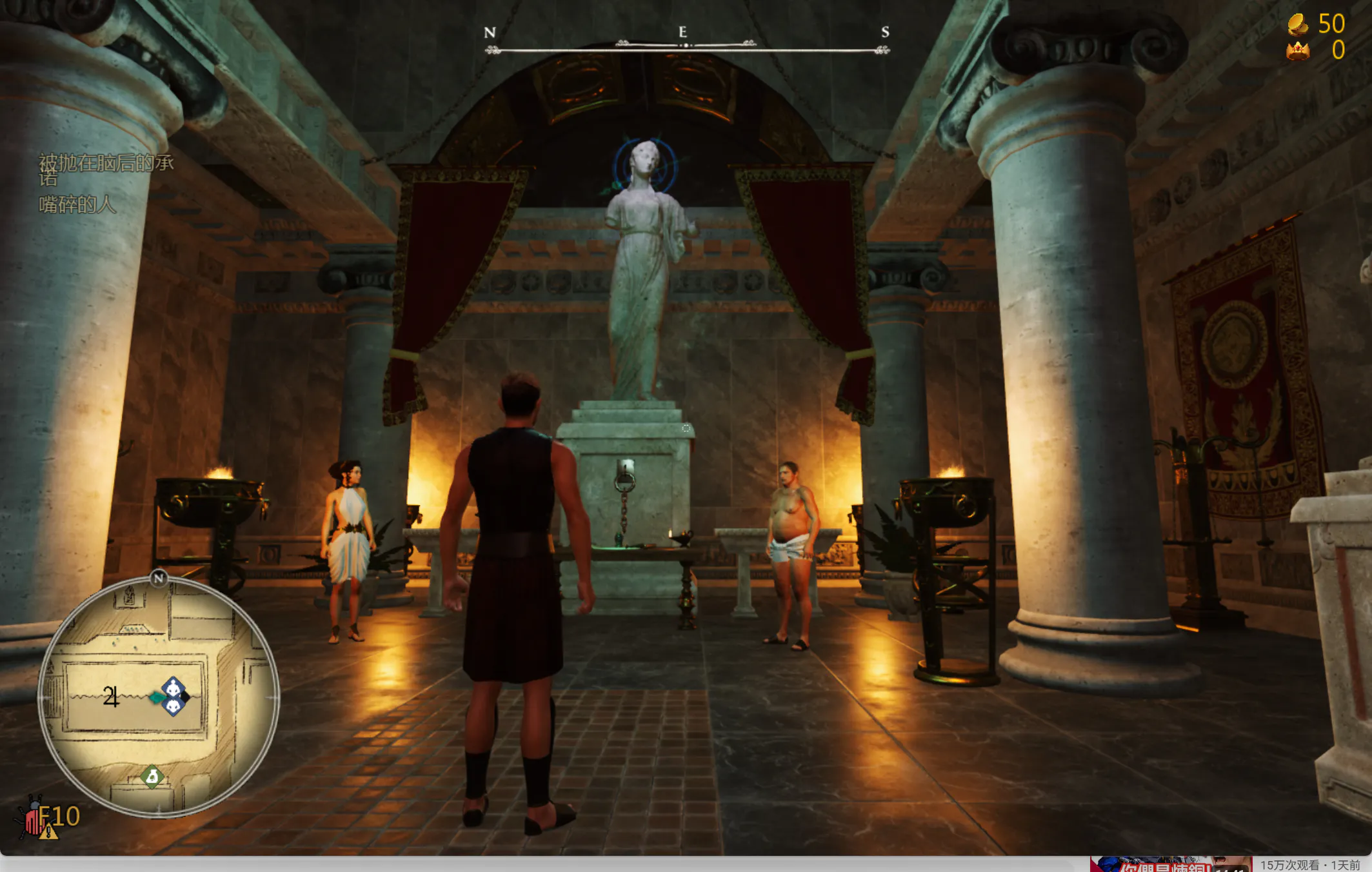
Task: Open the recommended video thumbnail below the player
Action: pos(1170,864)
